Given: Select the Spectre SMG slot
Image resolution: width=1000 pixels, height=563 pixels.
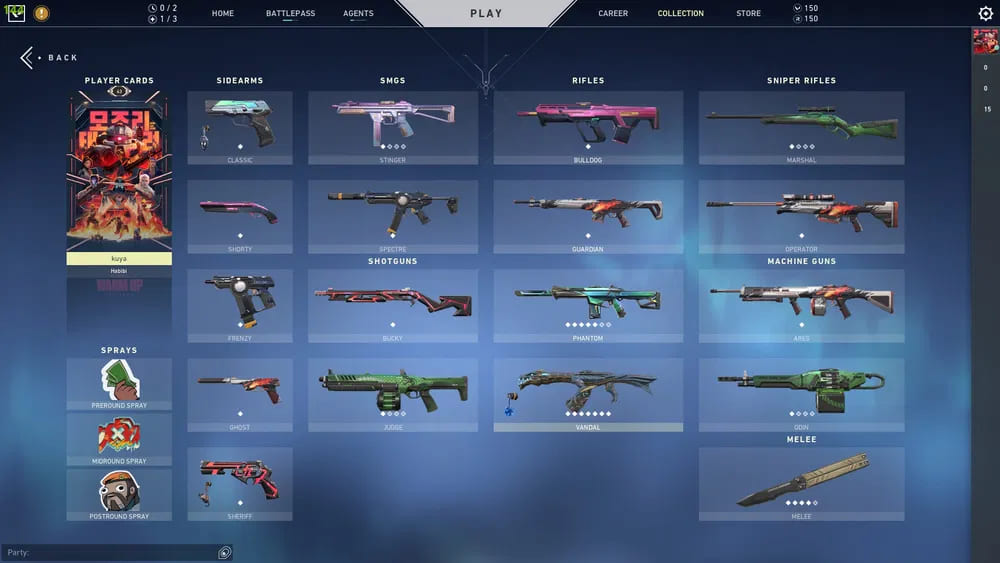Looking at the screenshot, I should pyautogui.click(x=393, y=217).
